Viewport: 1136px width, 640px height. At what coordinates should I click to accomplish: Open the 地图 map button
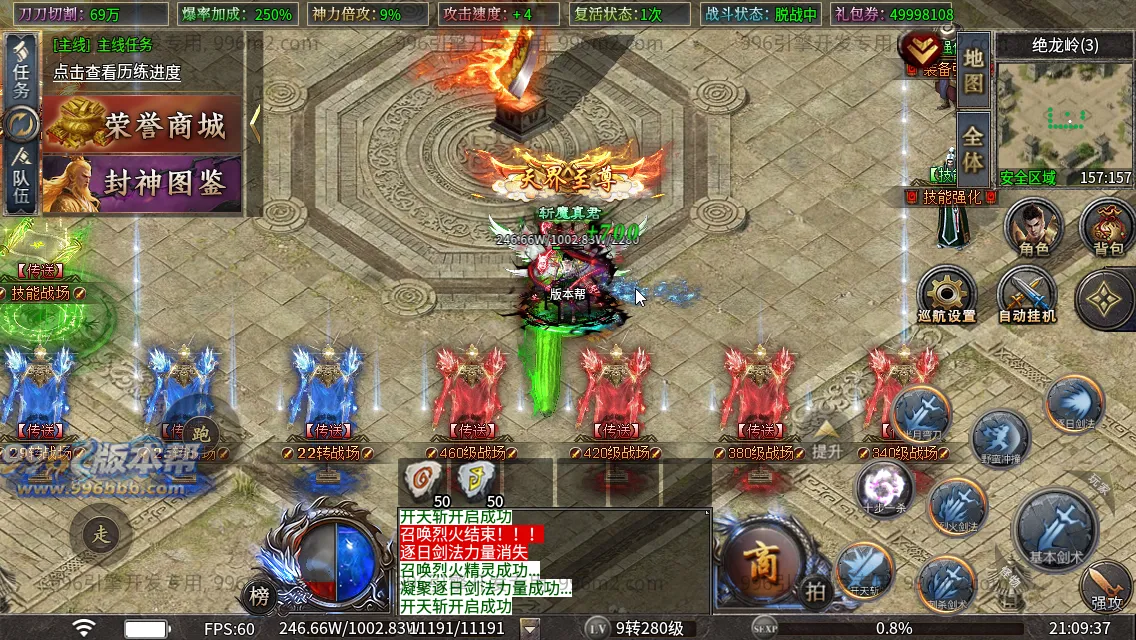[973, 70]
